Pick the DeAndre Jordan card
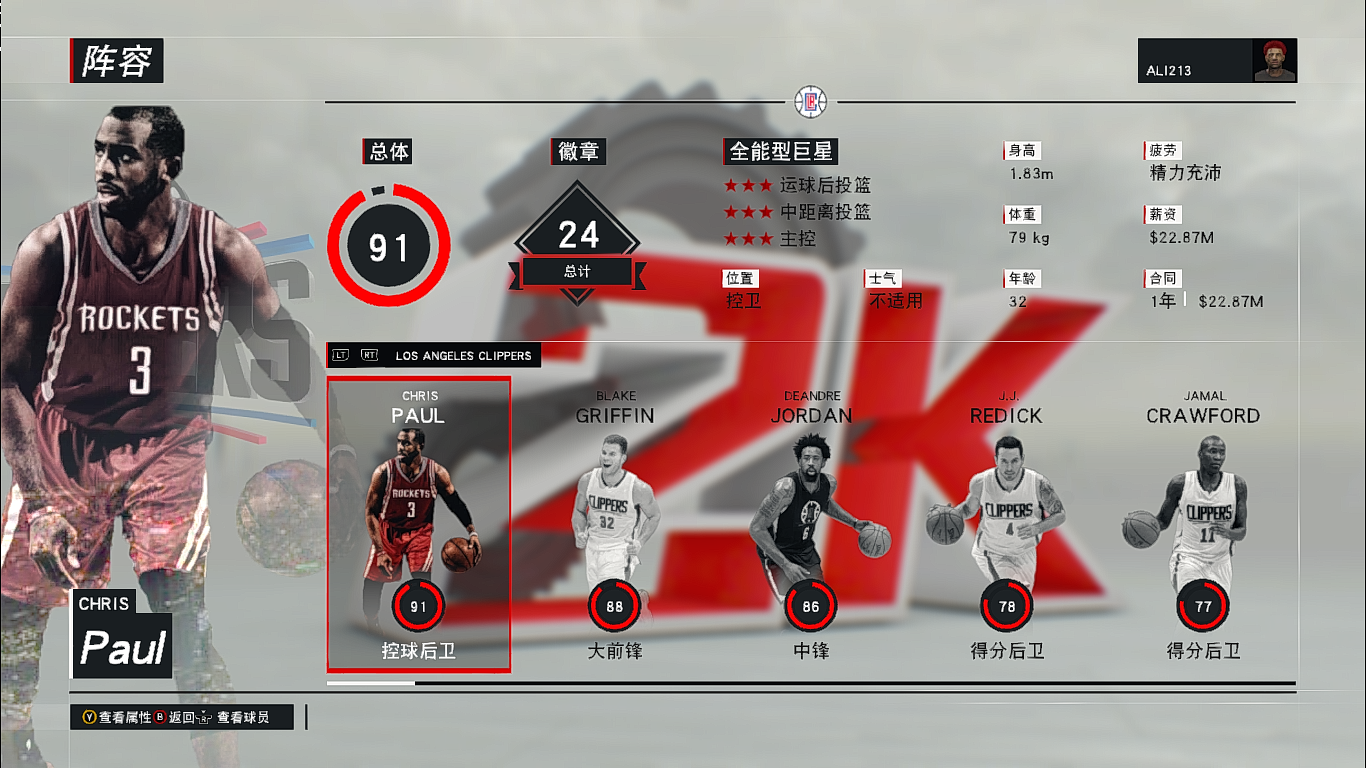This screenshot has width=1366, height=768. [x=811, y=524]
